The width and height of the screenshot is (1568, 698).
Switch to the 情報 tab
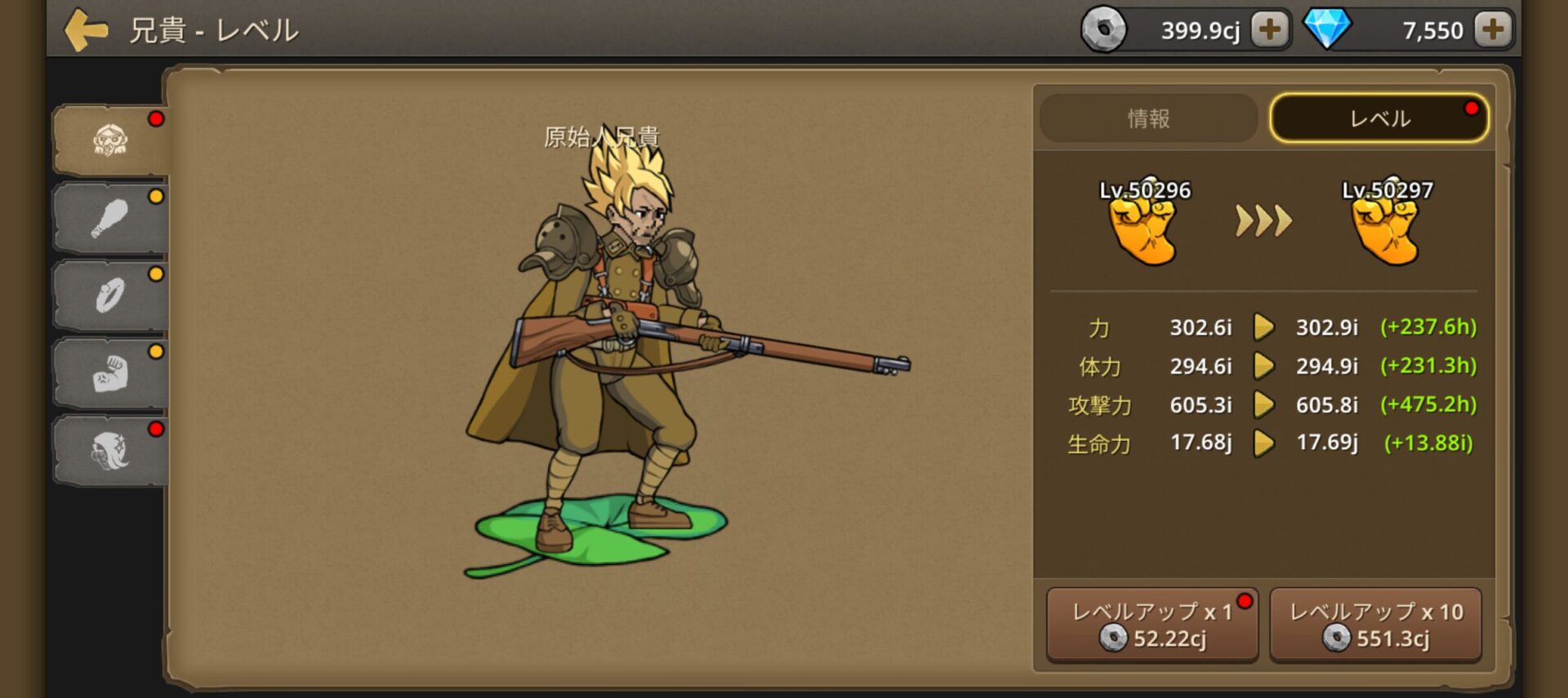click(x=1148, y=118)
